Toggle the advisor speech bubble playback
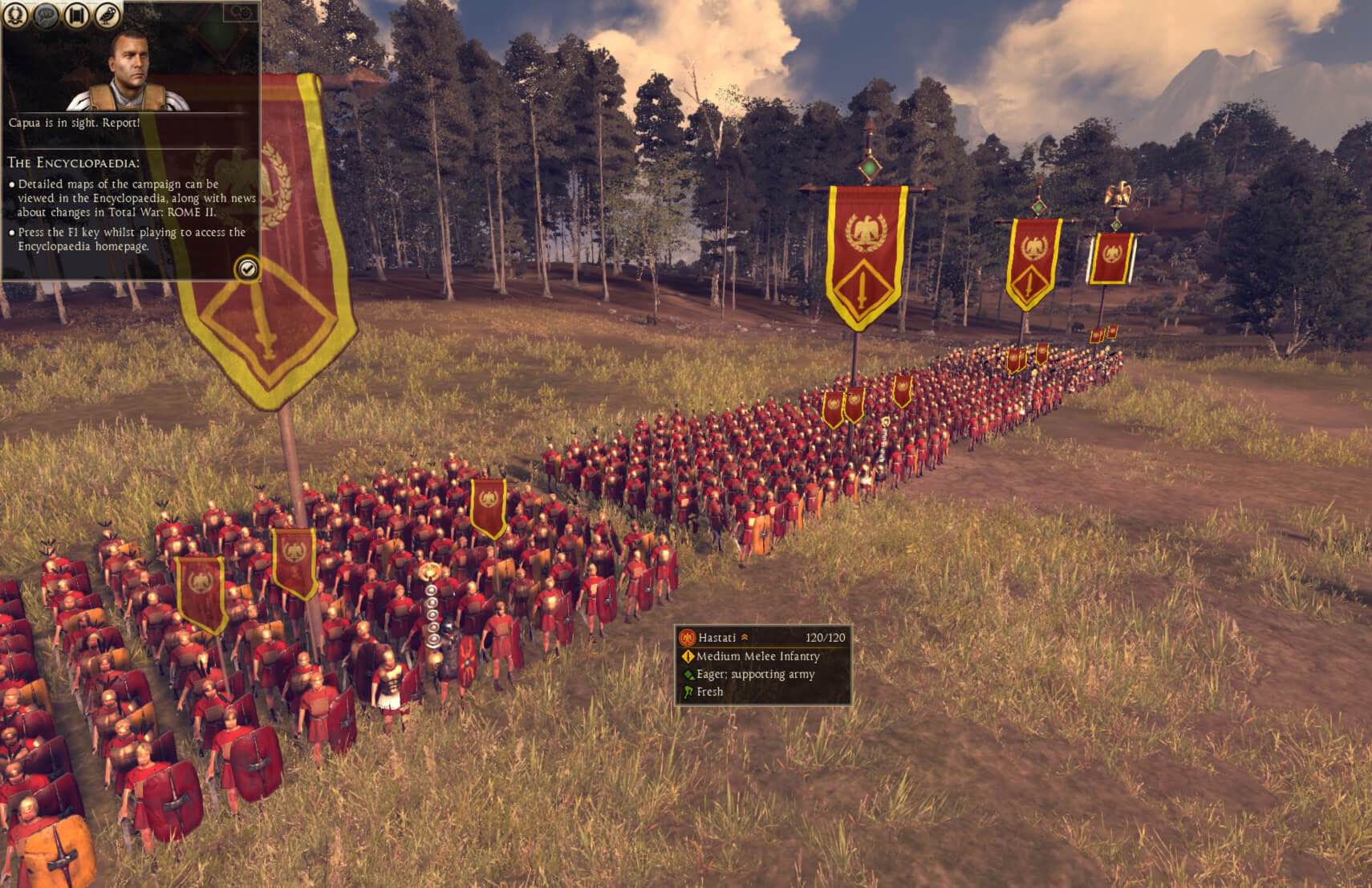1372x888 pixels. pyautogui.click(x=46, y=14)
